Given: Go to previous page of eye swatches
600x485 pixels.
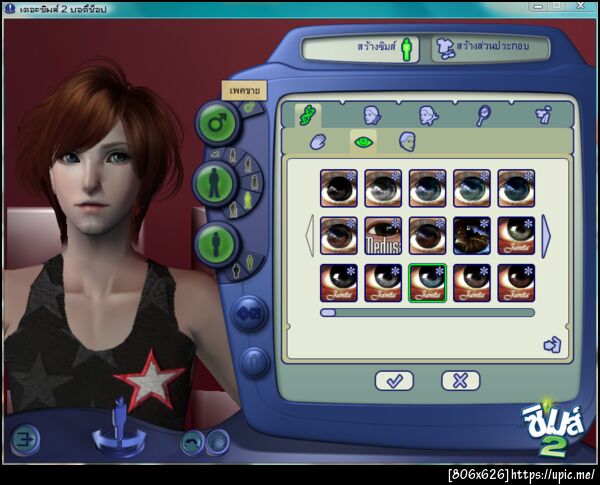Looking at the screenshot, I should (310, 234).
